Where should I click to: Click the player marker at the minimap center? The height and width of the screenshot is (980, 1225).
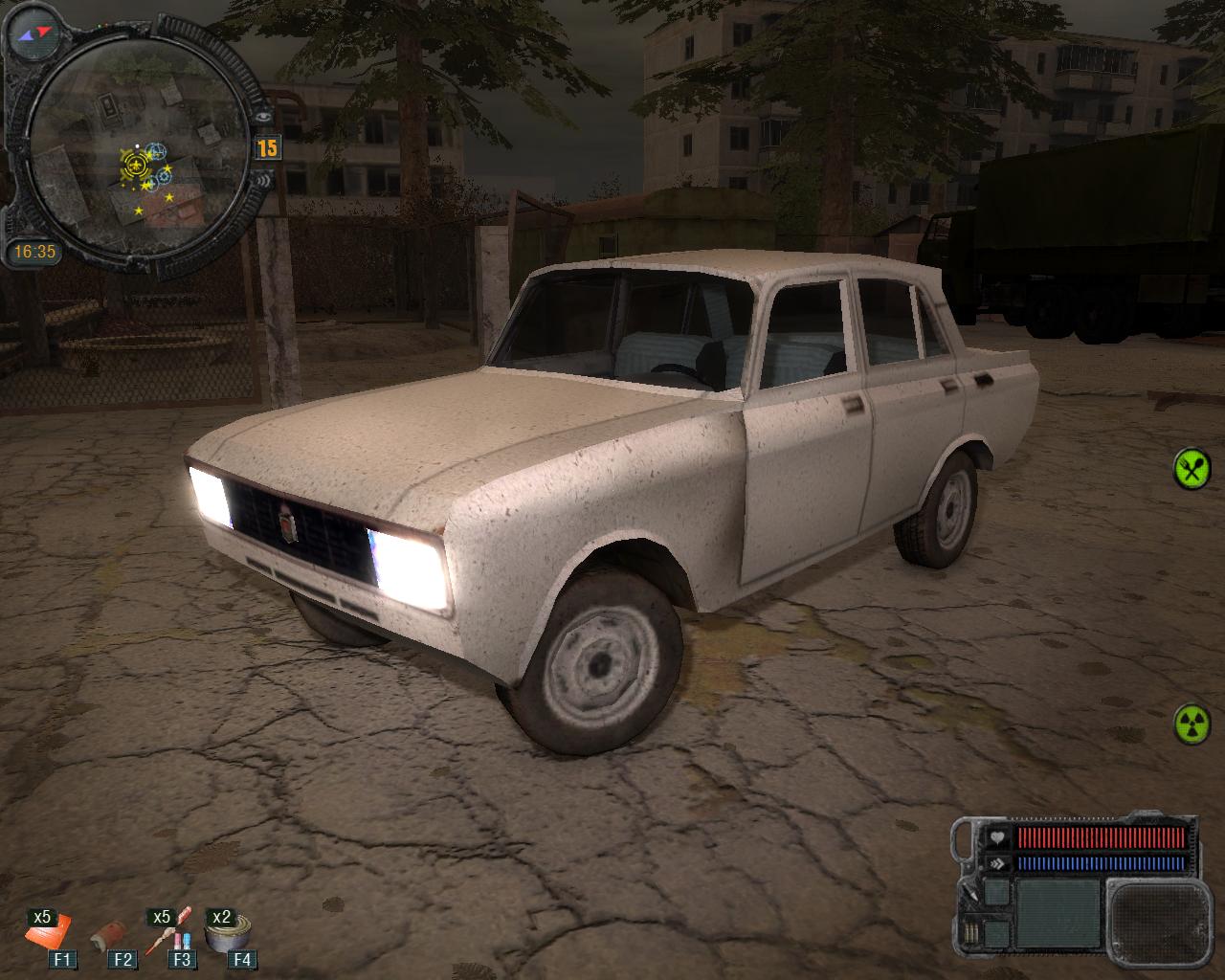[137, 145]
